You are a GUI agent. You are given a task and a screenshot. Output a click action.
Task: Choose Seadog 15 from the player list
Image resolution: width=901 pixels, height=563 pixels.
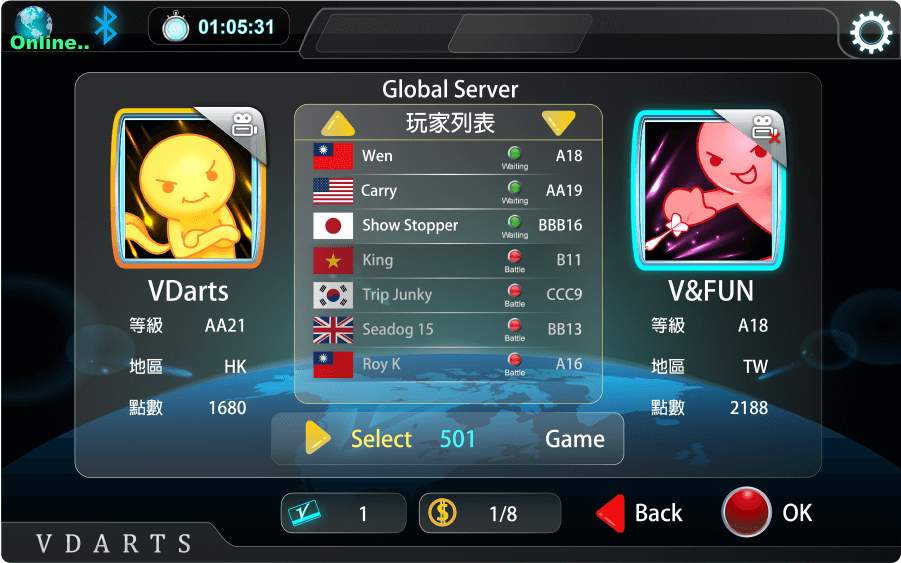click(x=448, y=329)
